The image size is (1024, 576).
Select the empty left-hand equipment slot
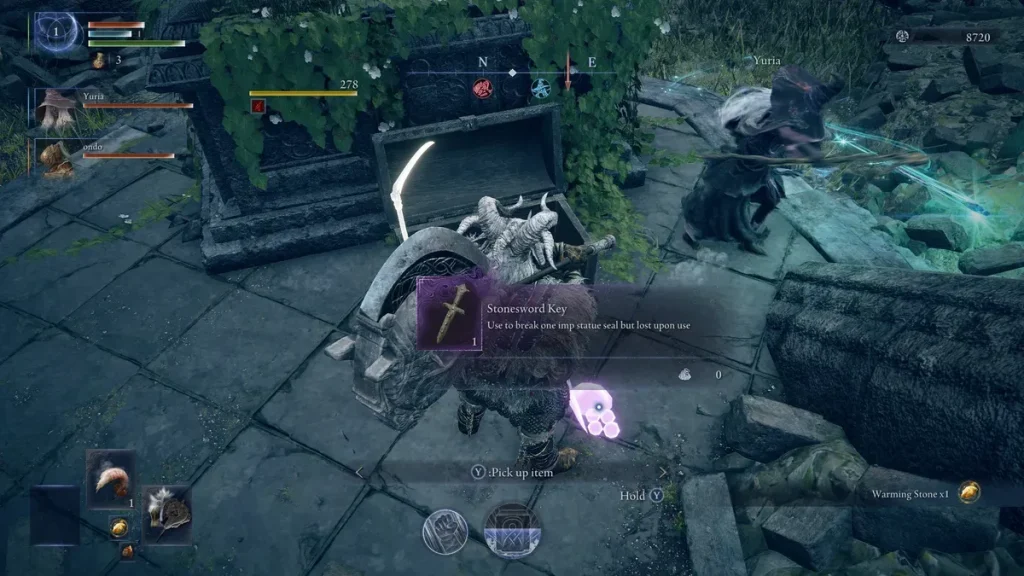(55, 514)
